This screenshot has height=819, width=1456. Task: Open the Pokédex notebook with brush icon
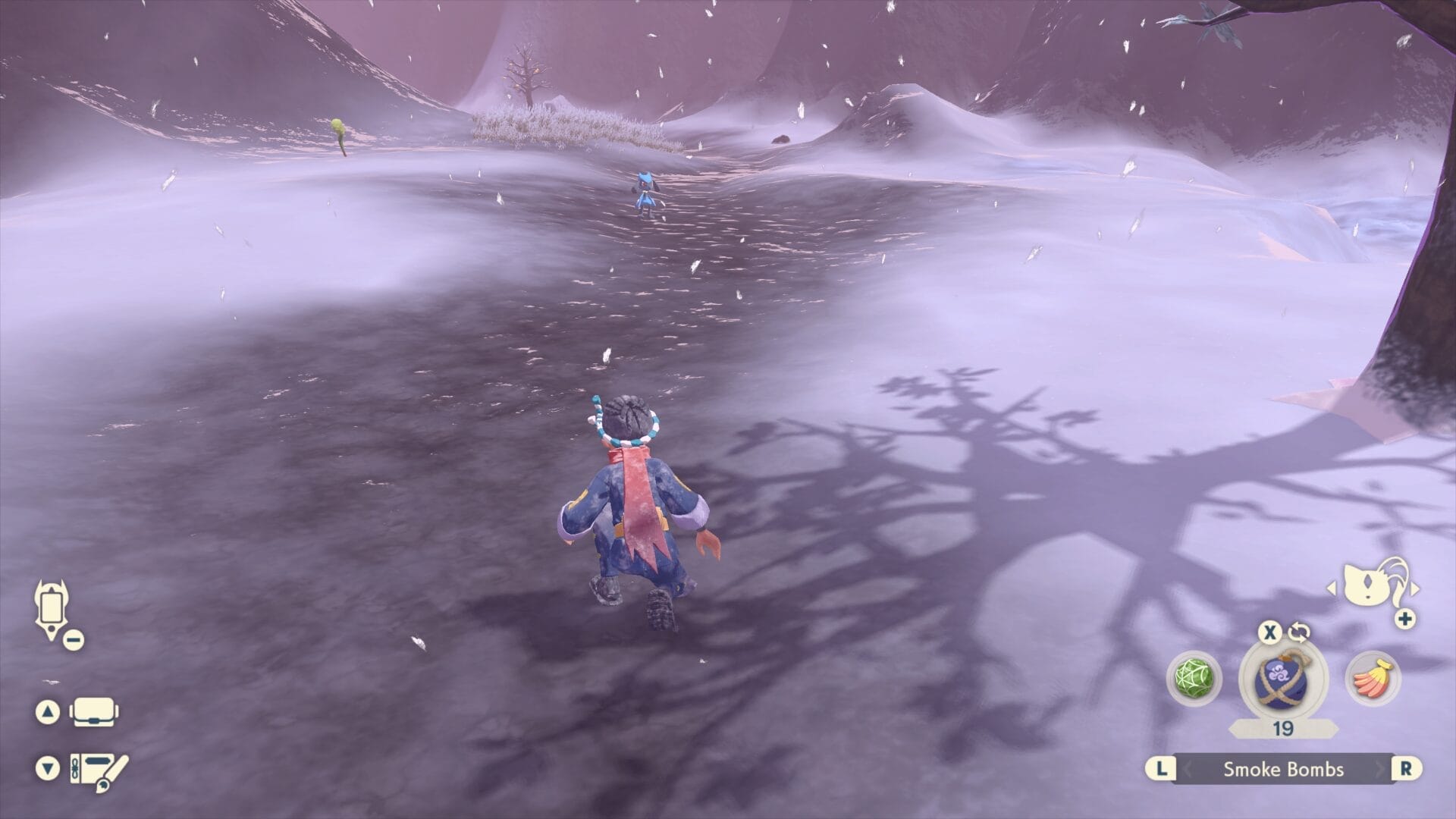(x=99, y=769)
